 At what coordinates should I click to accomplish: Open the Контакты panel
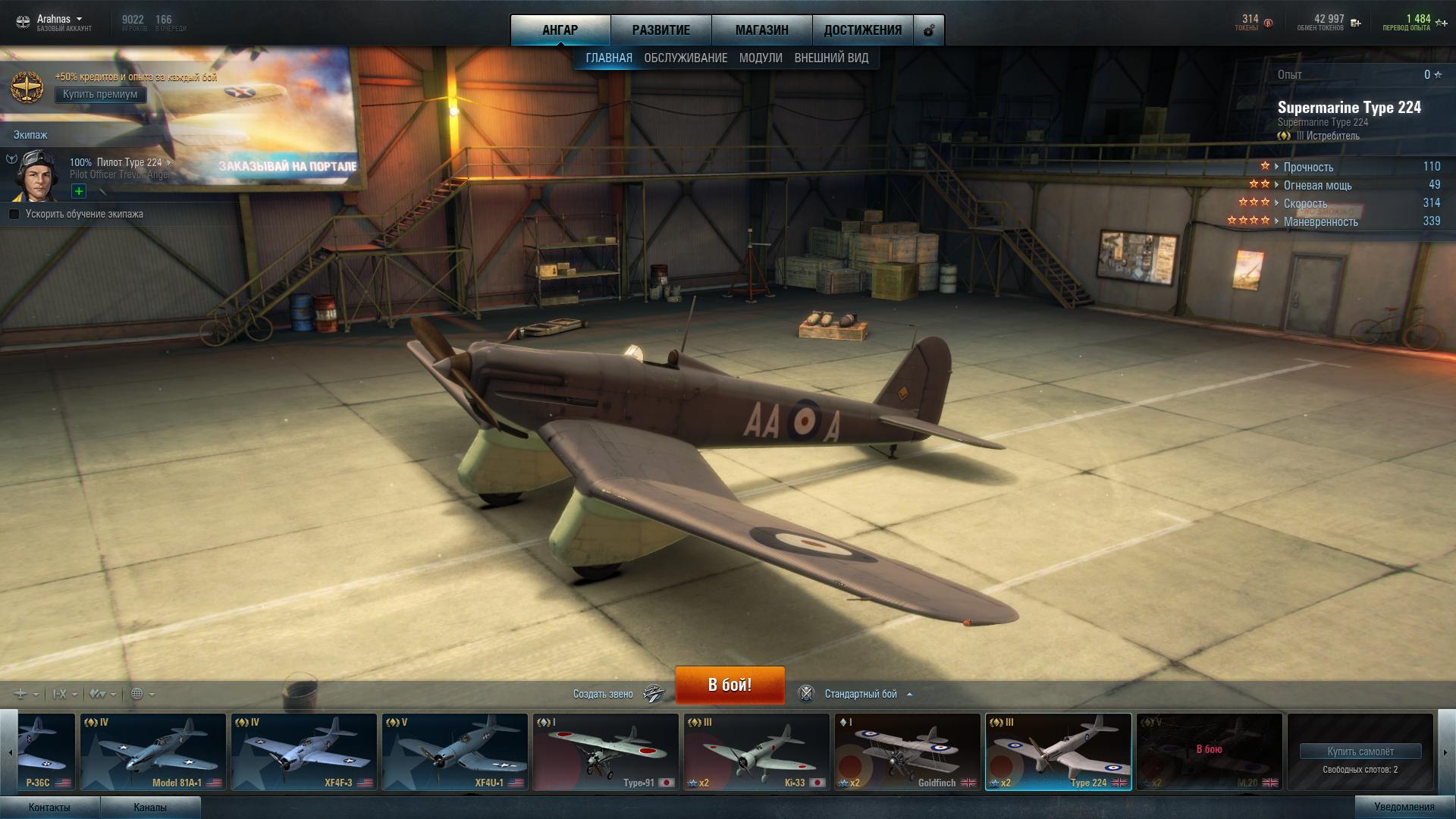point(49,808)
